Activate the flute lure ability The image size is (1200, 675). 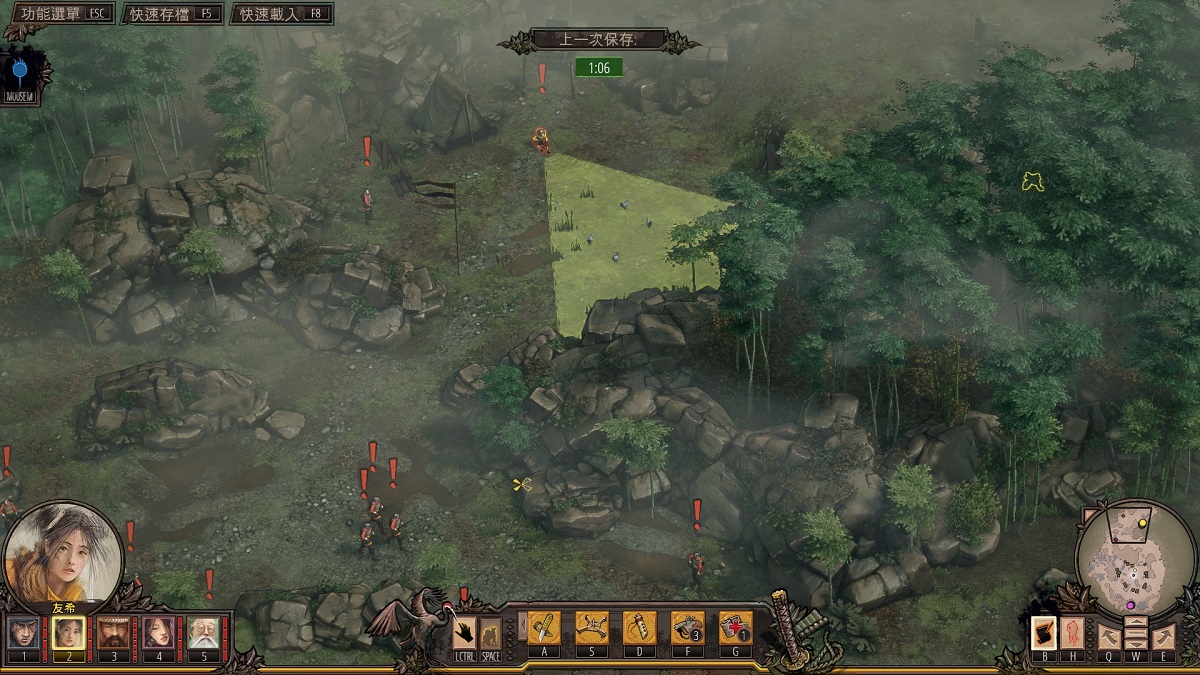click(x=640, y=627)
